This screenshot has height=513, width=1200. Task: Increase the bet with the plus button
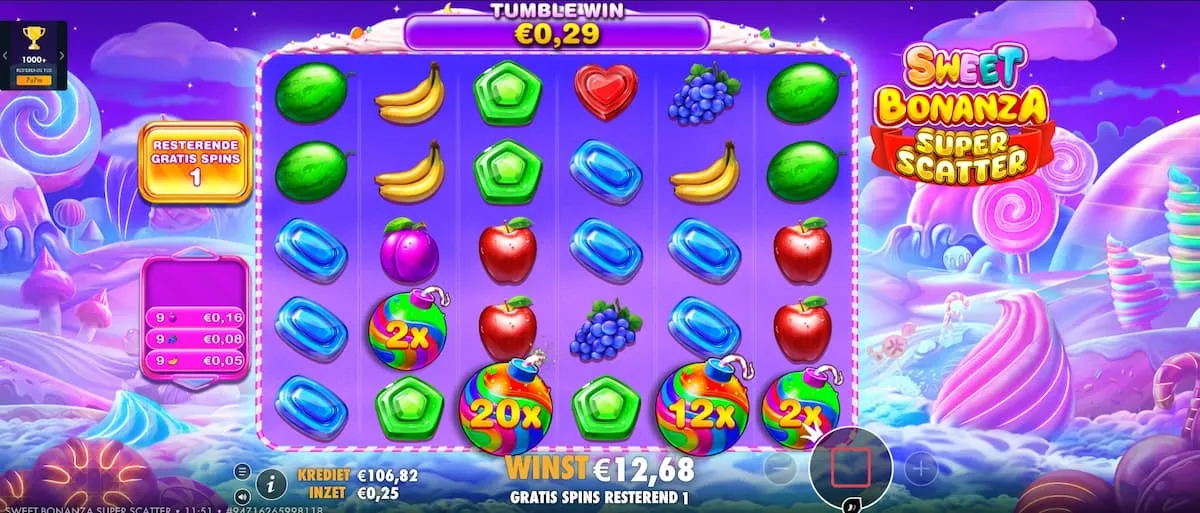[921, 467]
